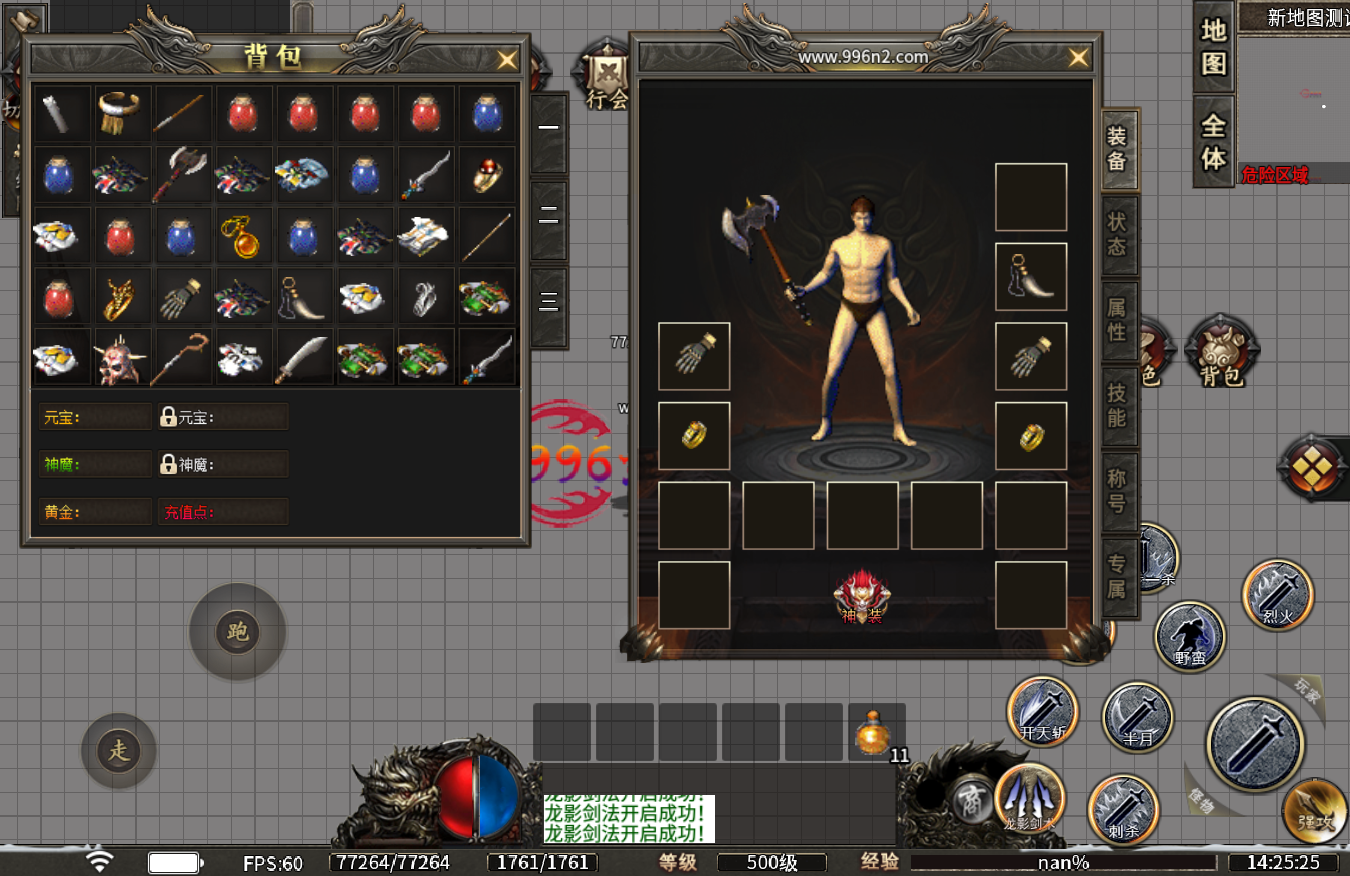1350x876 pixels.
Task: Open the 专属 exclusive tab
Action: pyautogui.click(x=1117, y=577)
